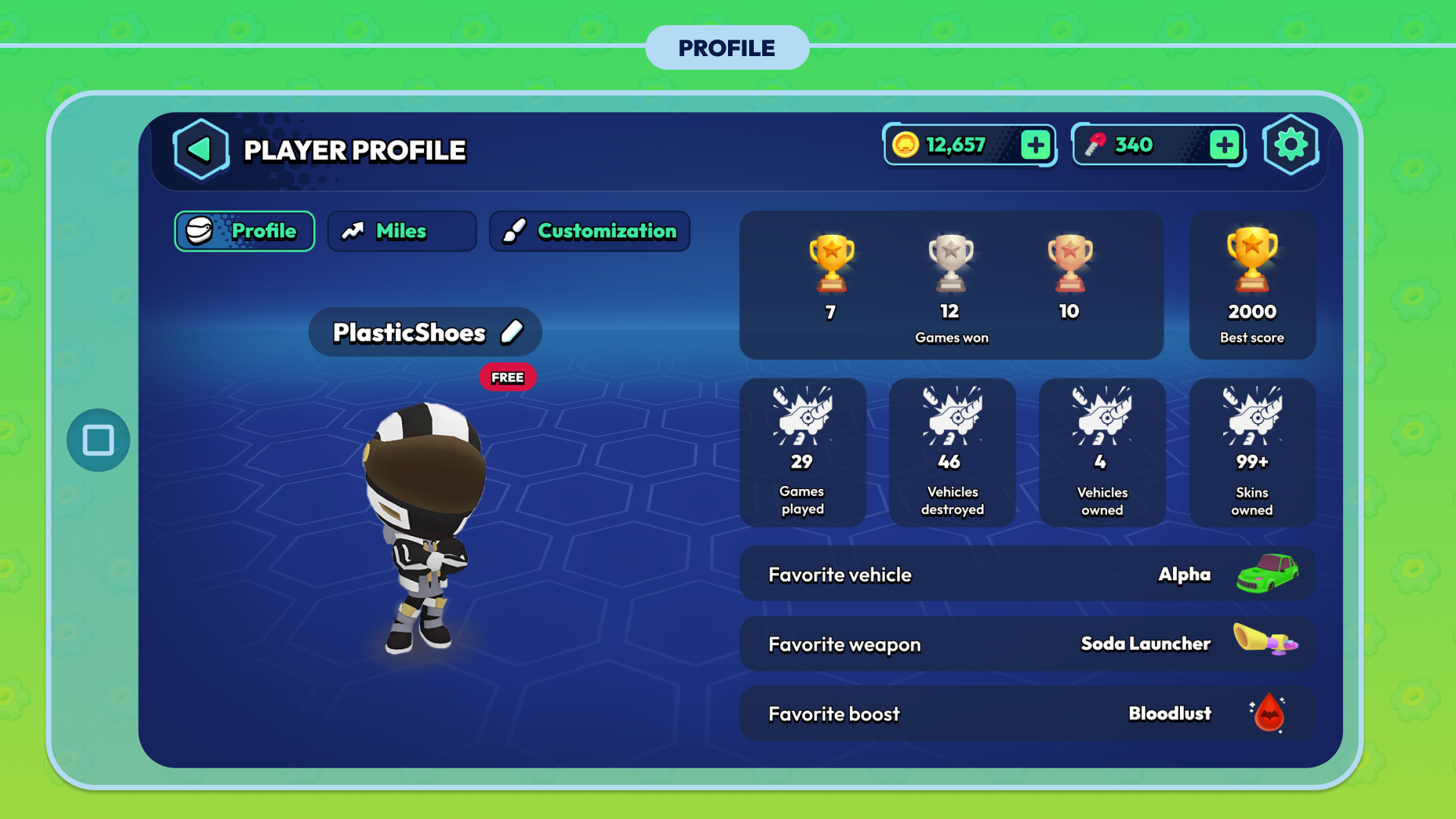Viewport: 1456px width, 819px height.
Task: Select the Favorite vehicle row
Action: coord(1027,574)
